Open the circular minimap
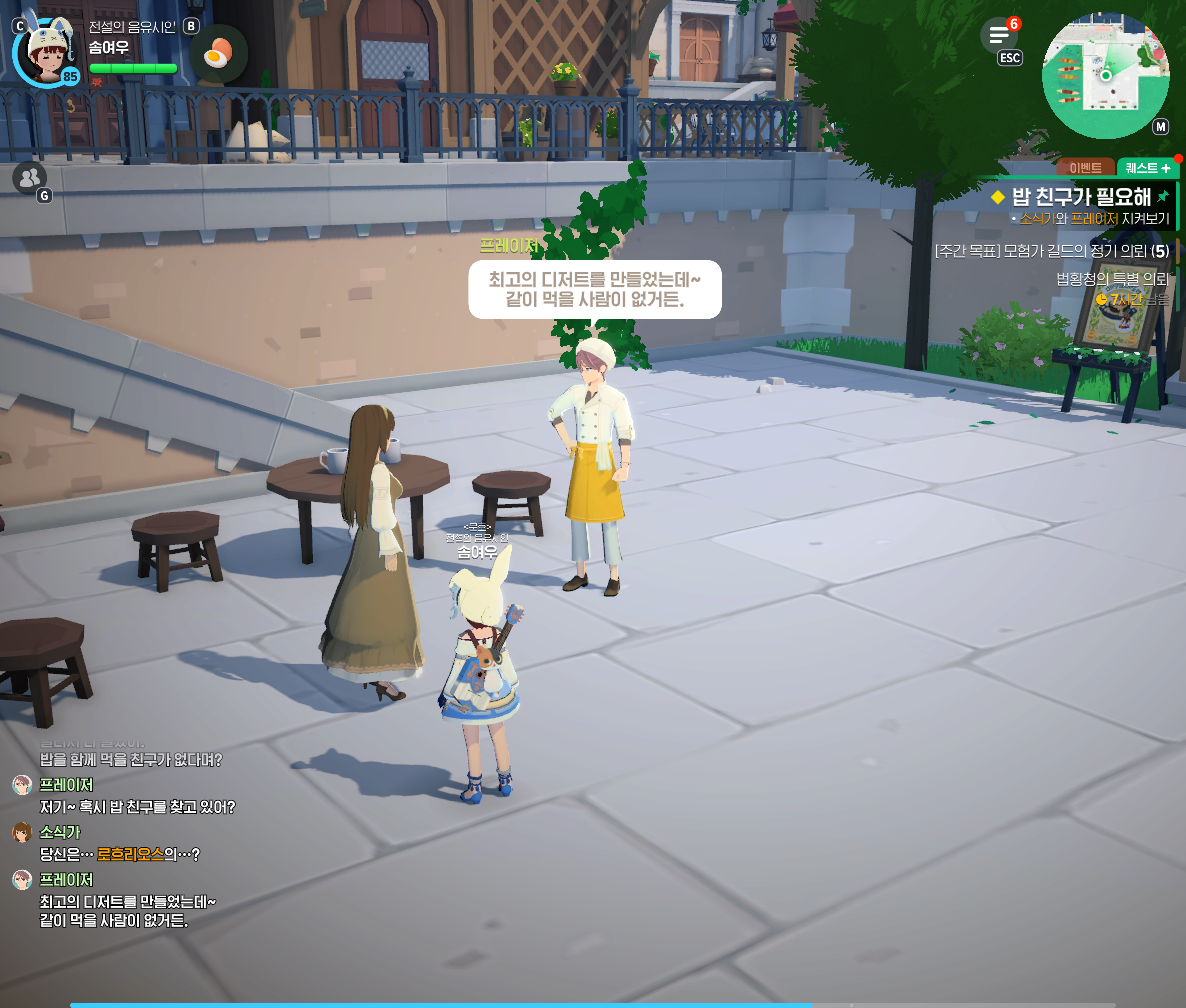The width and height of the screenshot is (1186, 1008). pyautogui.click(x=1105, y=76)
